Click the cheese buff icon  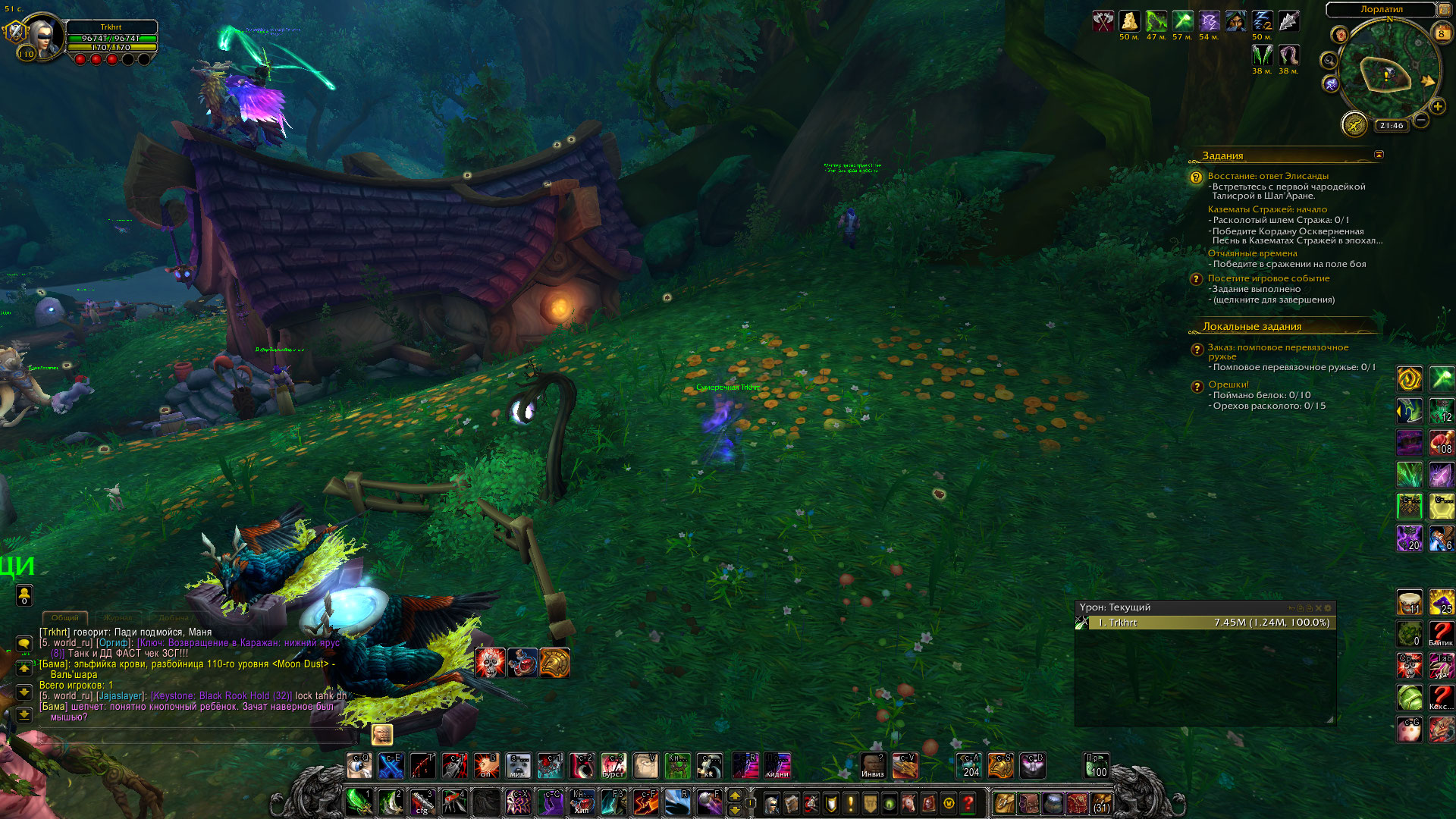pyautogui.click(x=1130, y=21)
